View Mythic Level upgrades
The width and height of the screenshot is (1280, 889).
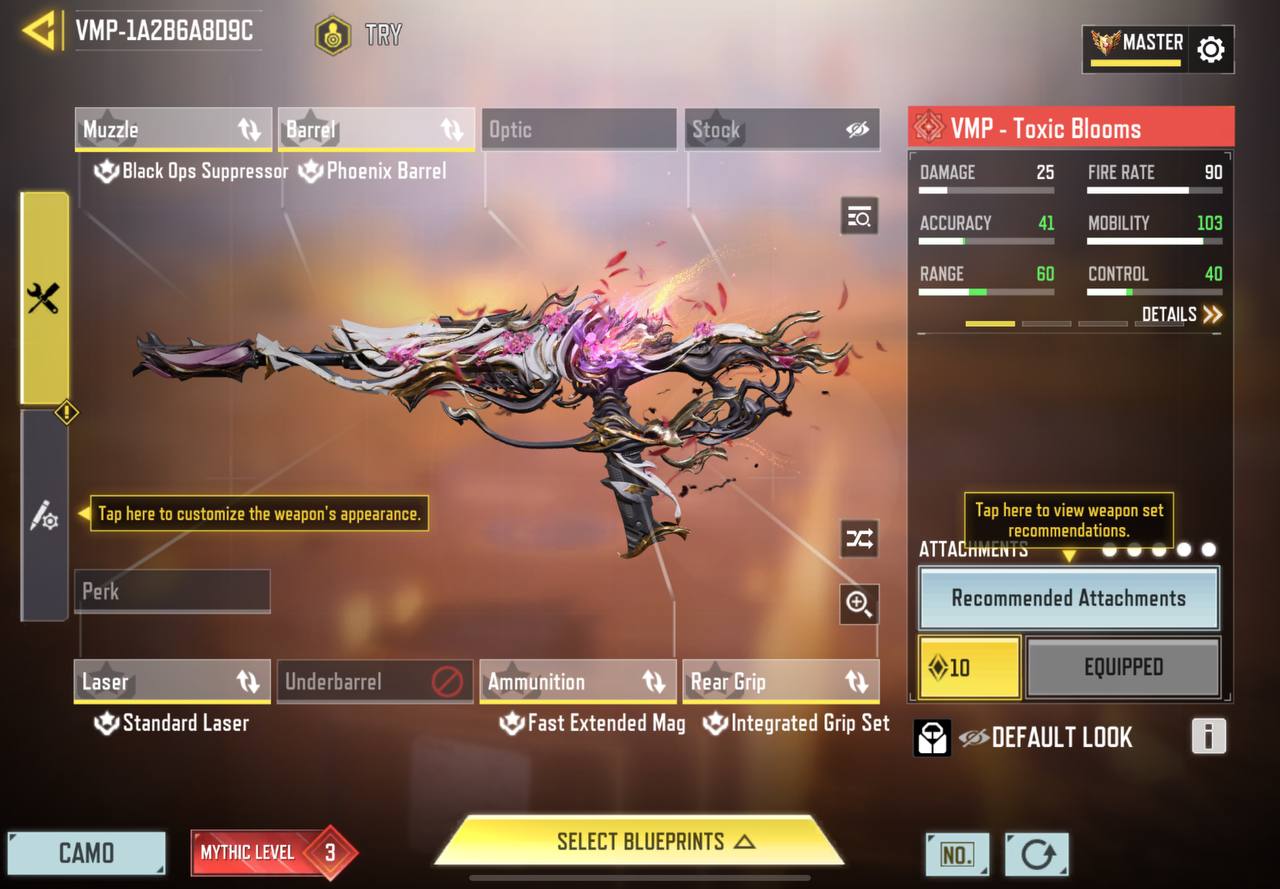(x=272, y=853)
